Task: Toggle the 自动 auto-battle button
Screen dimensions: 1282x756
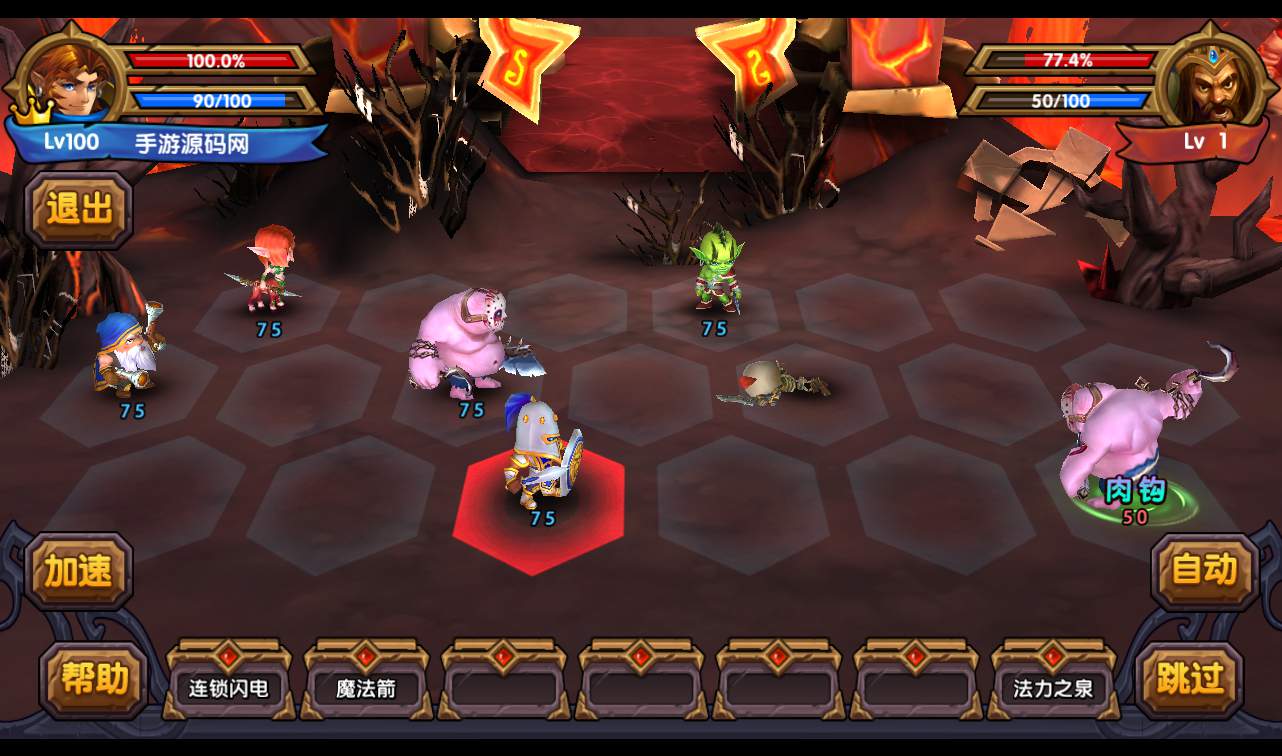Action: 1203,571
